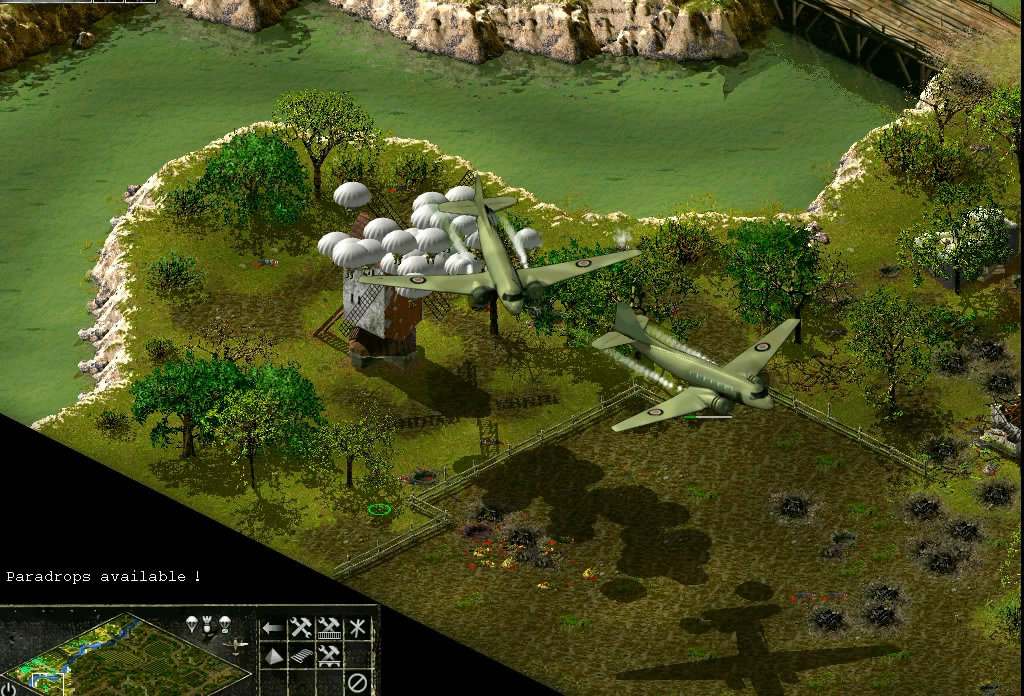The image size is (1024, 696).
Task: Choose the fence repair command
Action: point(329,629)
